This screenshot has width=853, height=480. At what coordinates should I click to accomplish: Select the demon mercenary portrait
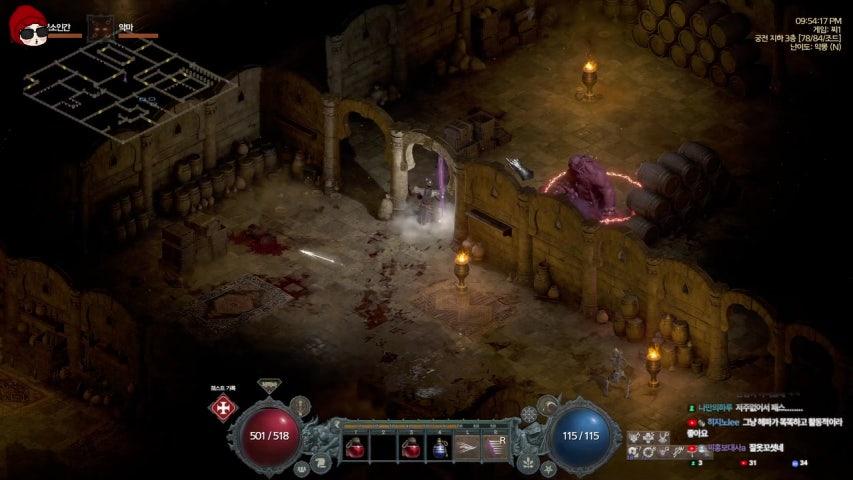click(x=100, y=29)
